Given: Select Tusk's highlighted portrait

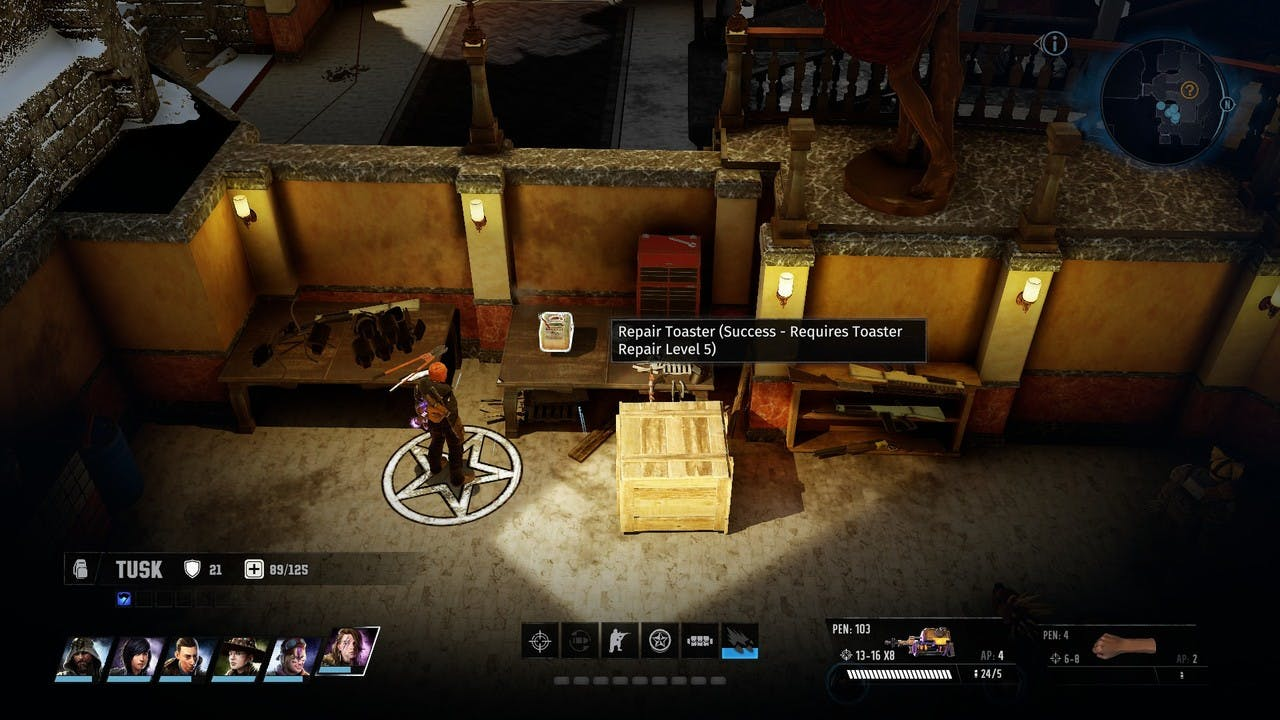Looking at the screenshot, I should tap(347, 653).
